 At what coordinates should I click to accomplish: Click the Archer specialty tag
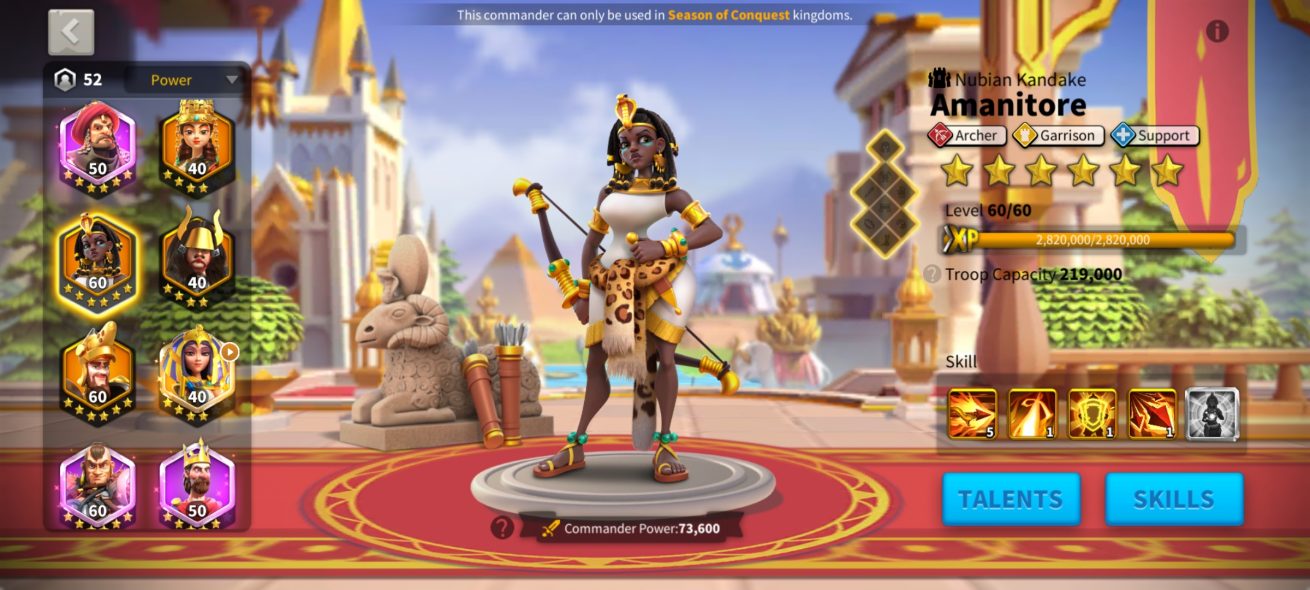966,135
